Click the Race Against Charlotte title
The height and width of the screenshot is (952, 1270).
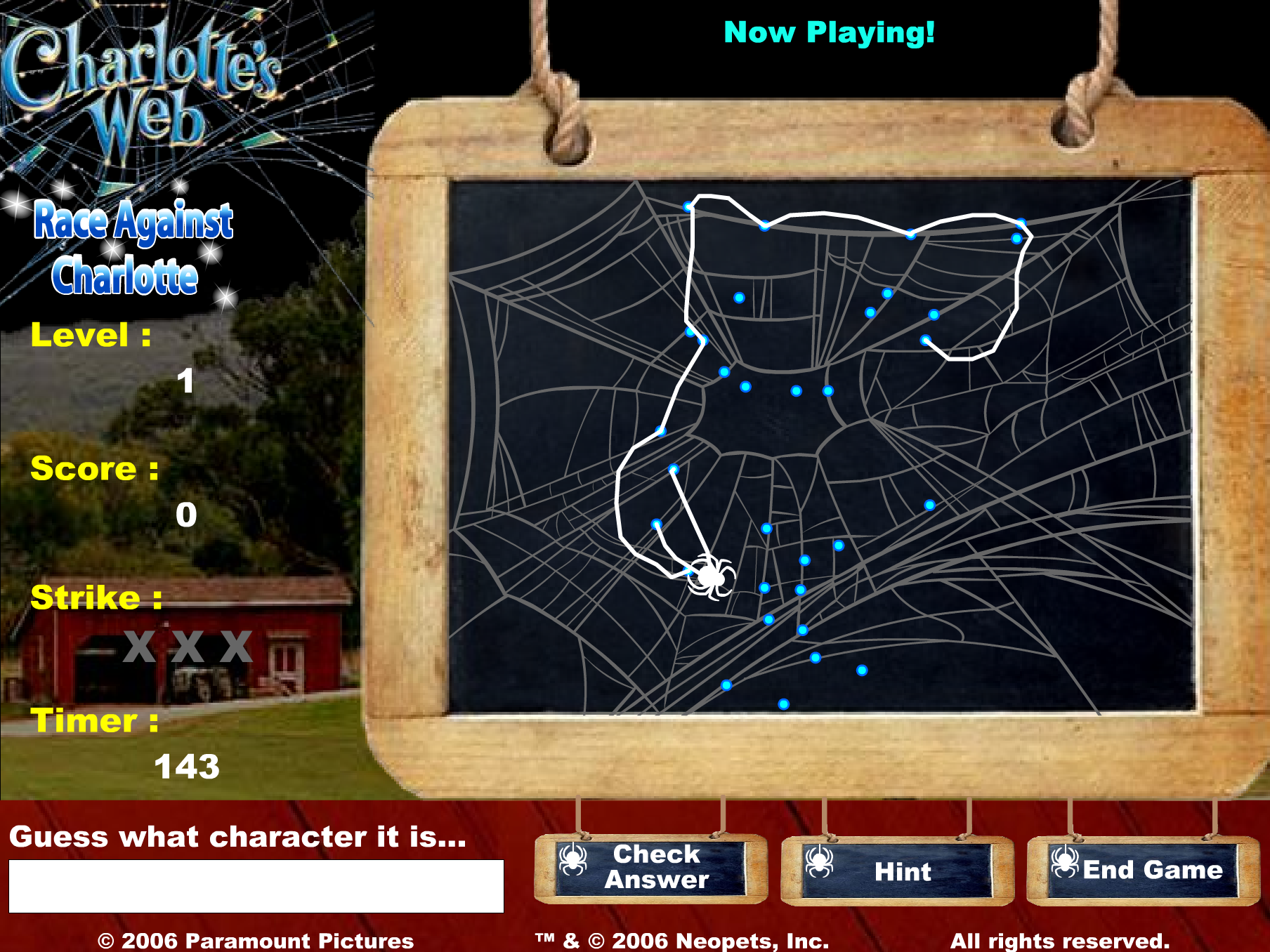coord(134,249)
